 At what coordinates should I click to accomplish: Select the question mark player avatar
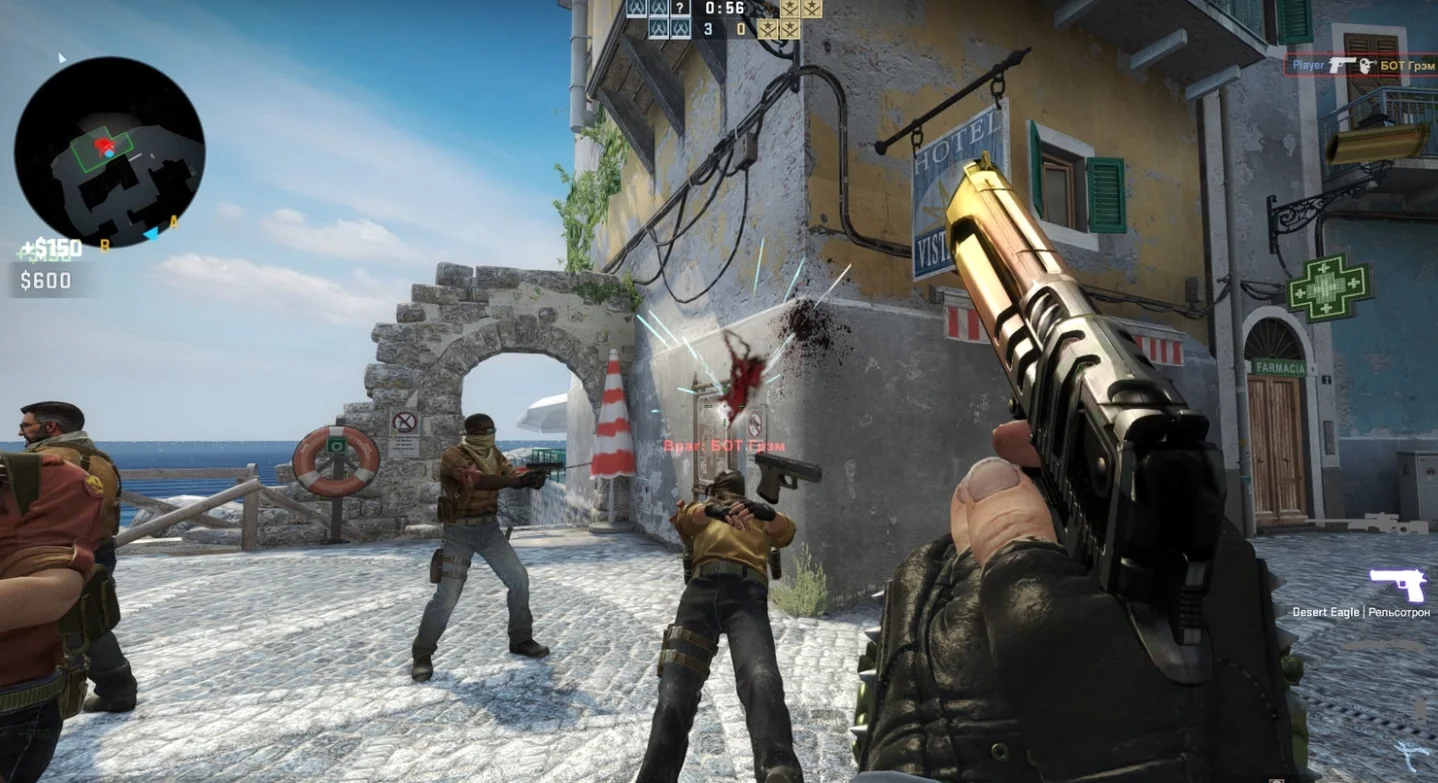click(681, 8)
